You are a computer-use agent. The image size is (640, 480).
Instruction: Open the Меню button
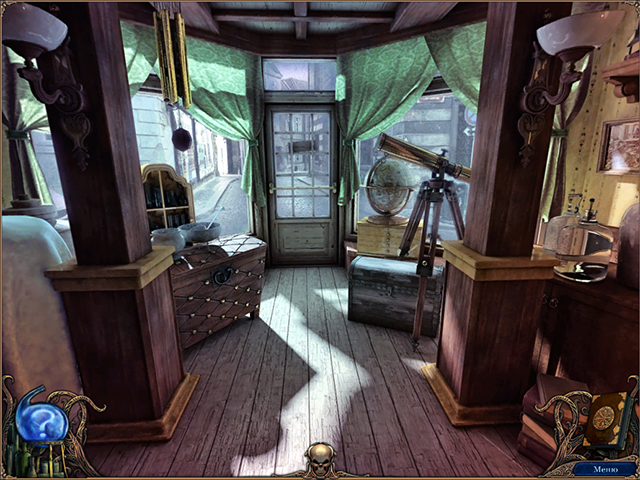pos(606,468)
